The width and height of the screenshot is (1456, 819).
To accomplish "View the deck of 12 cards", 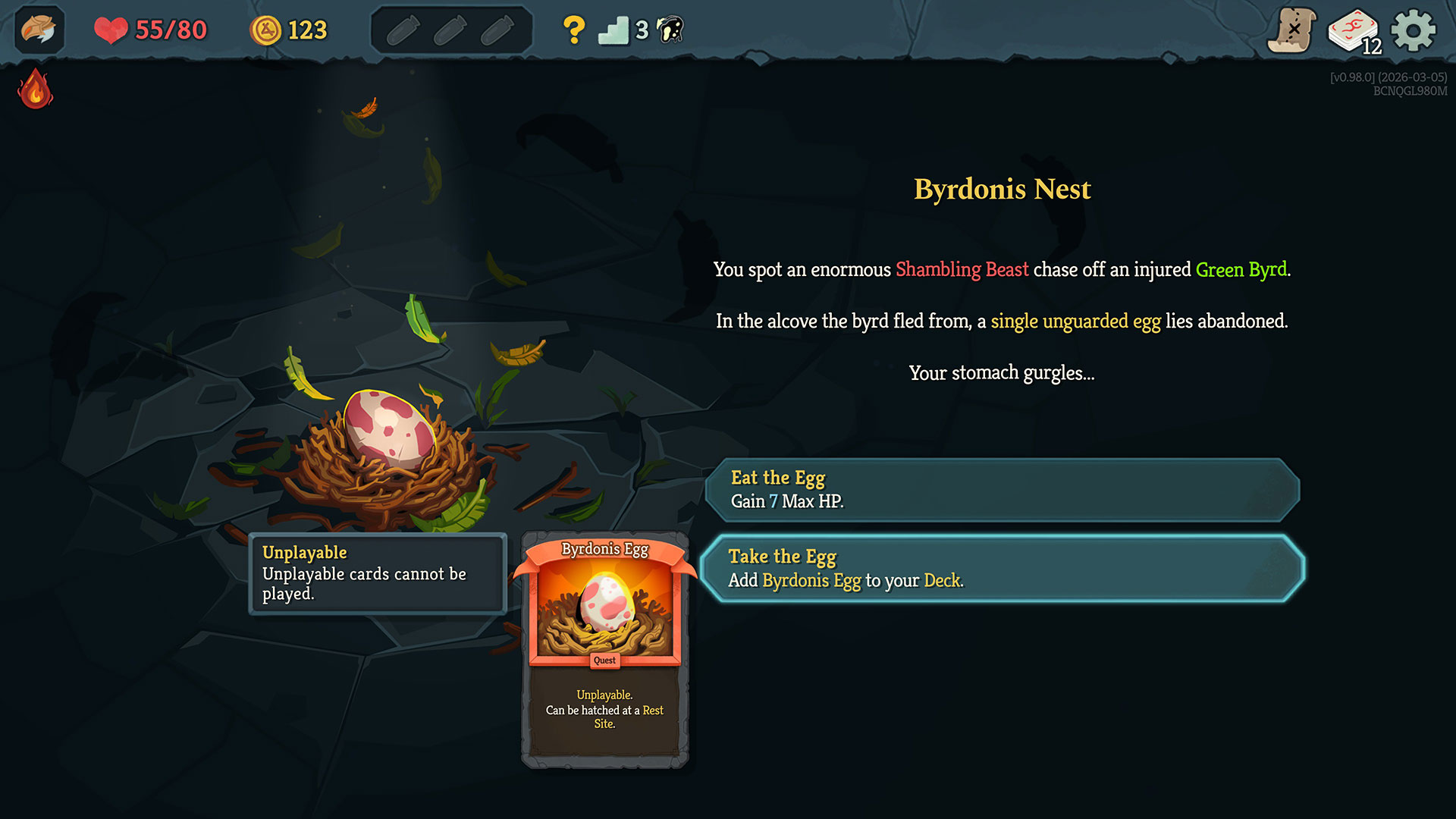I will click(x=1354, y=32).
